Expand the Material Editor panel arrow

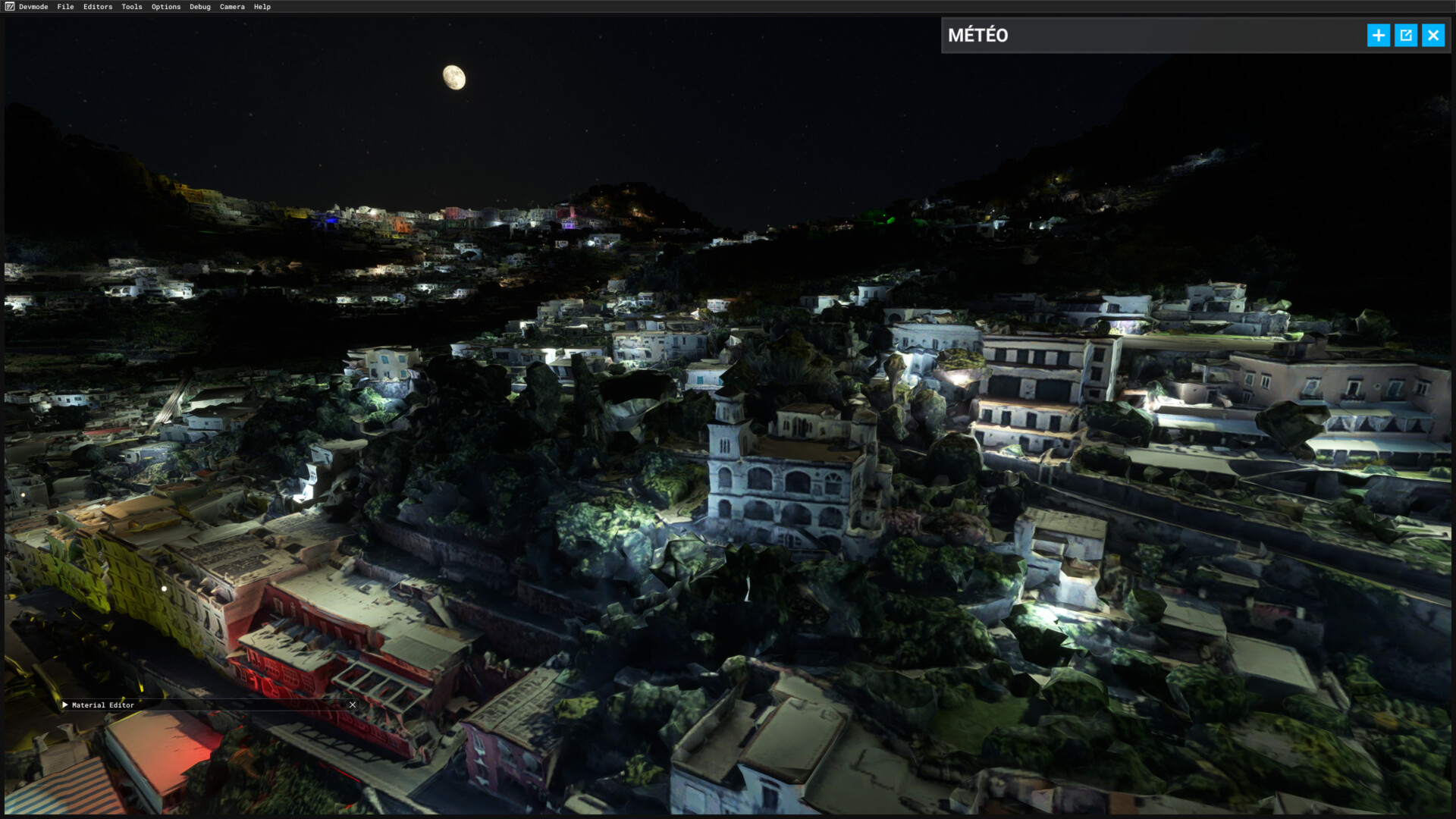click(65, 705)
